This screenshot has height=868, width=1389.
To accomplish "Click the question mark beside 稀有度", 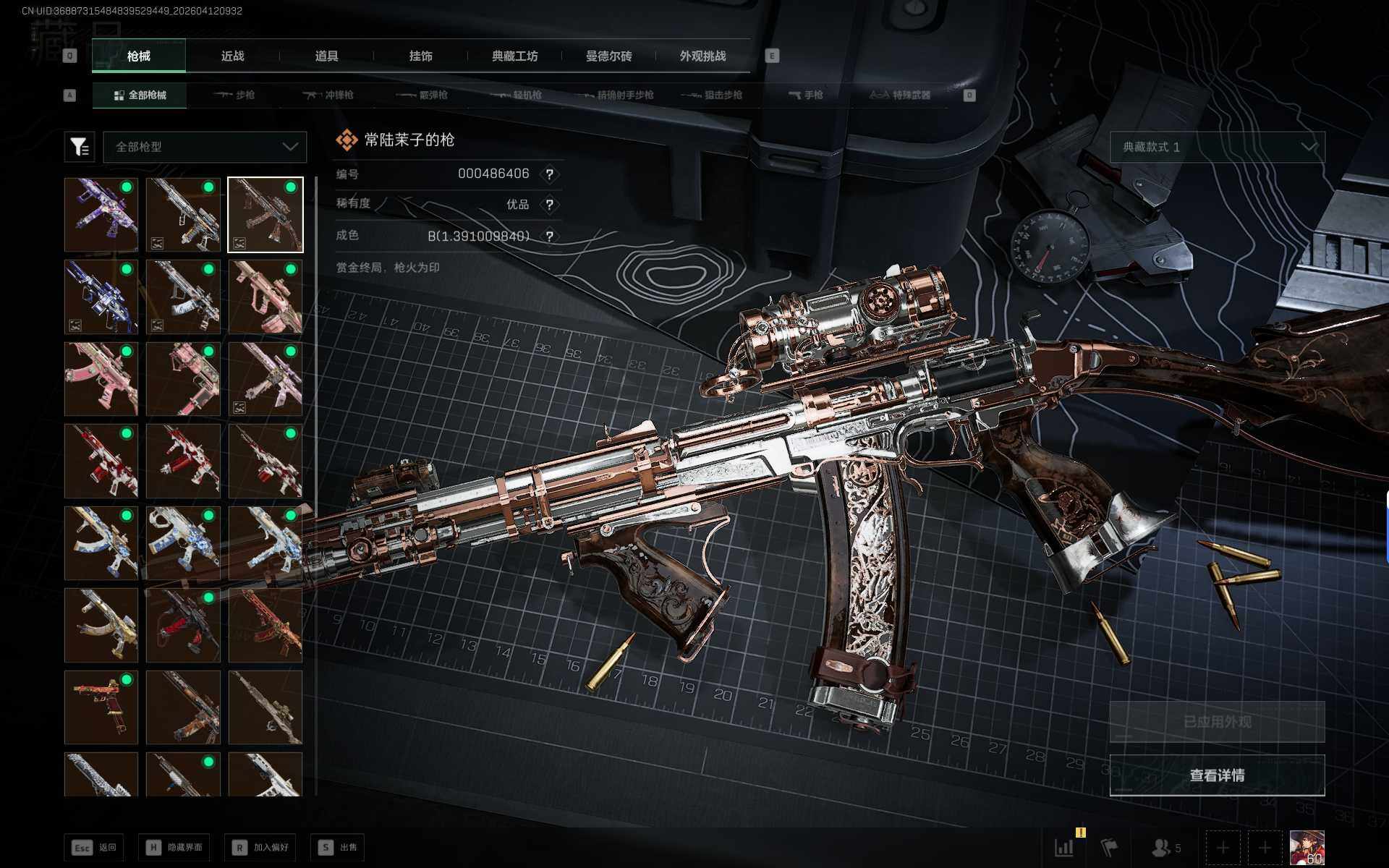I will coord(550,205).
